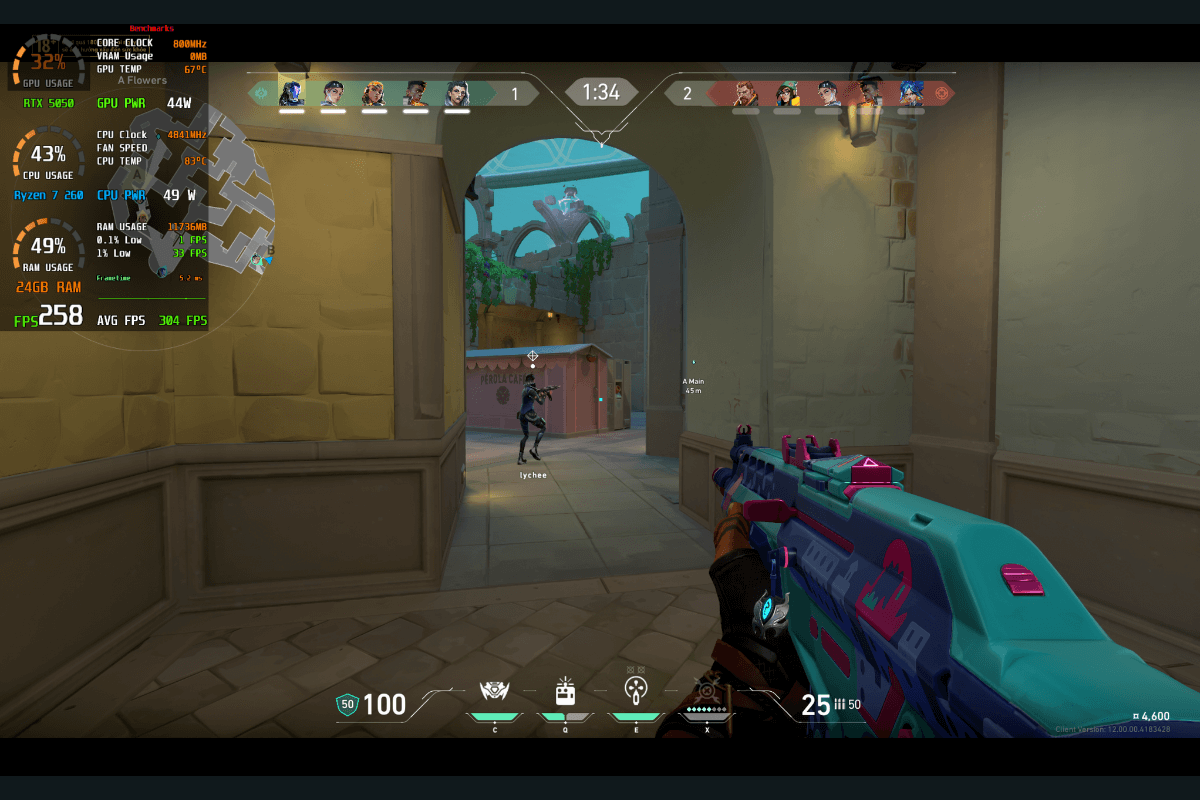Click the greyed-out ultimate ability icon
Viewport: 1200px width, 800px height.
[707, 690]
